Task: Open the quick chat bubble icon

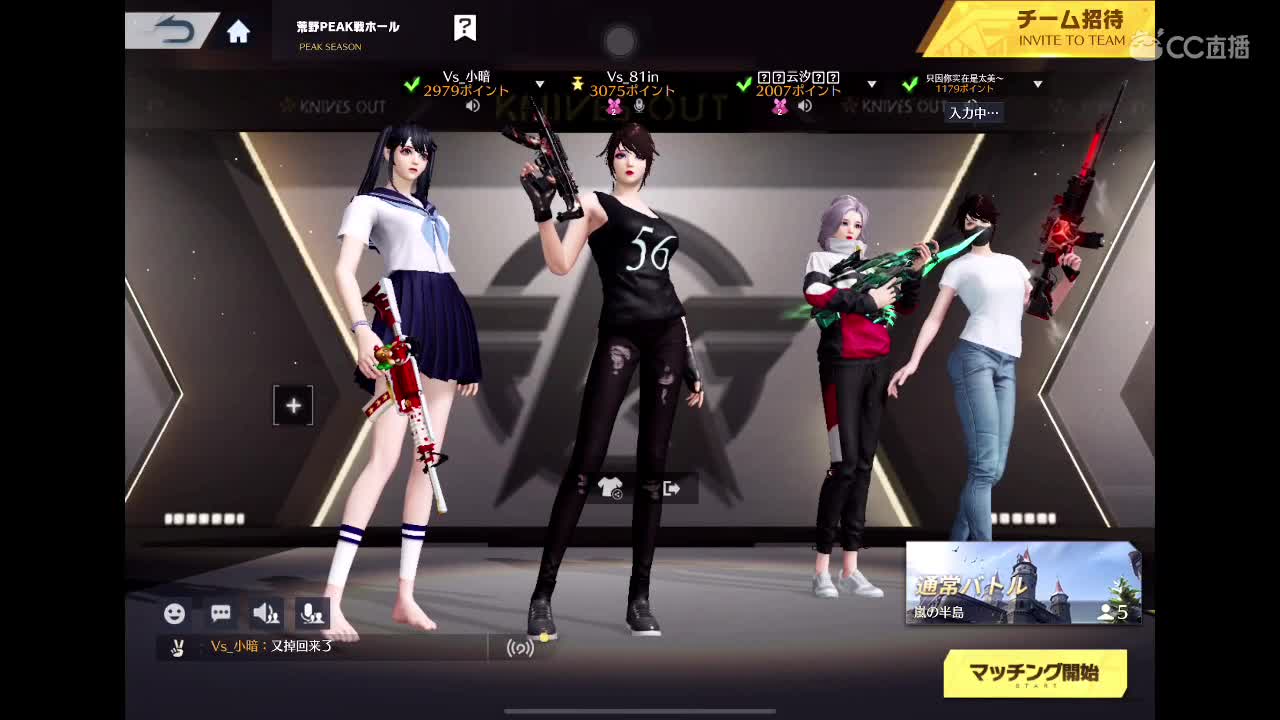Action: click(x=220, y=613)
